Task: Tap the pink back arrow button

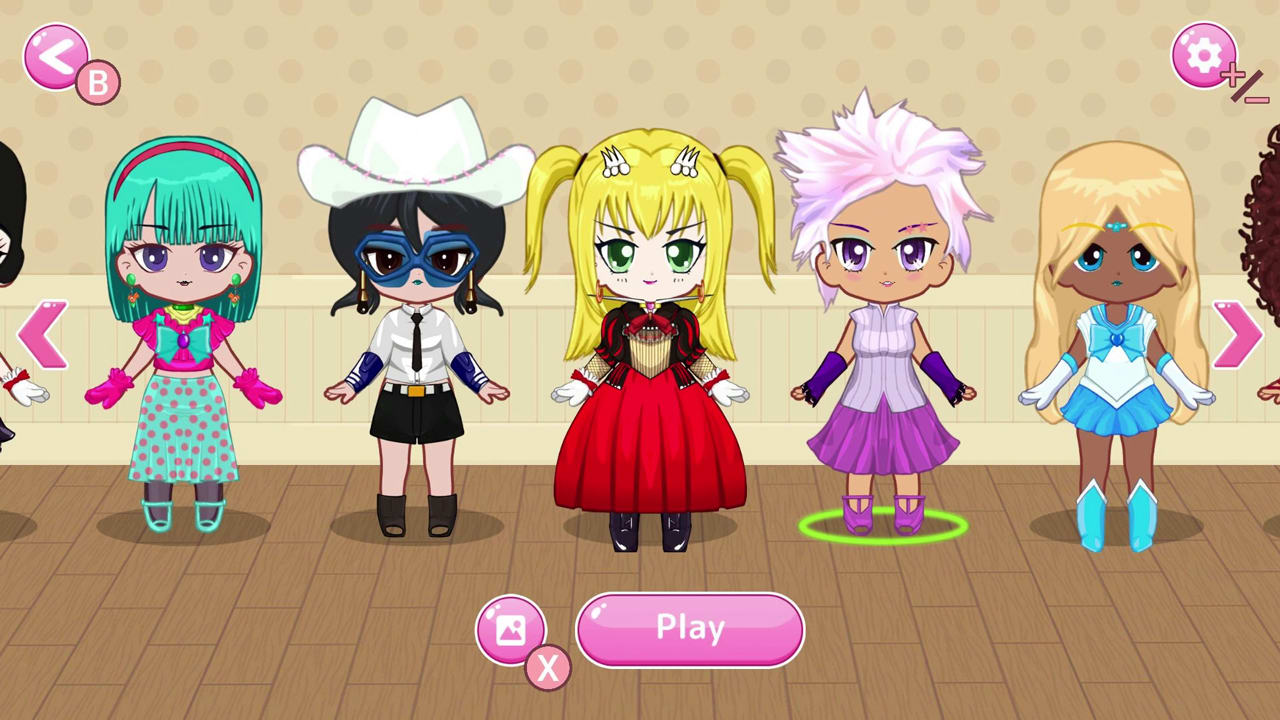Action: pyautogui.click(x=56, y=57)
